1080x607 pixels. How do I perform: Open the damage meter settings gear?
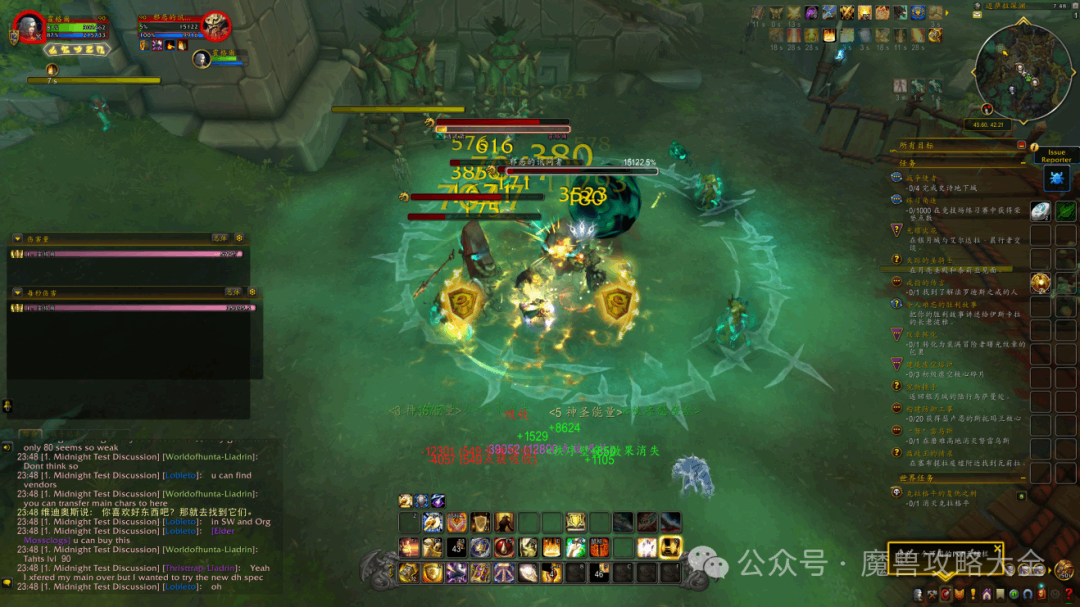tap(239, 238)
